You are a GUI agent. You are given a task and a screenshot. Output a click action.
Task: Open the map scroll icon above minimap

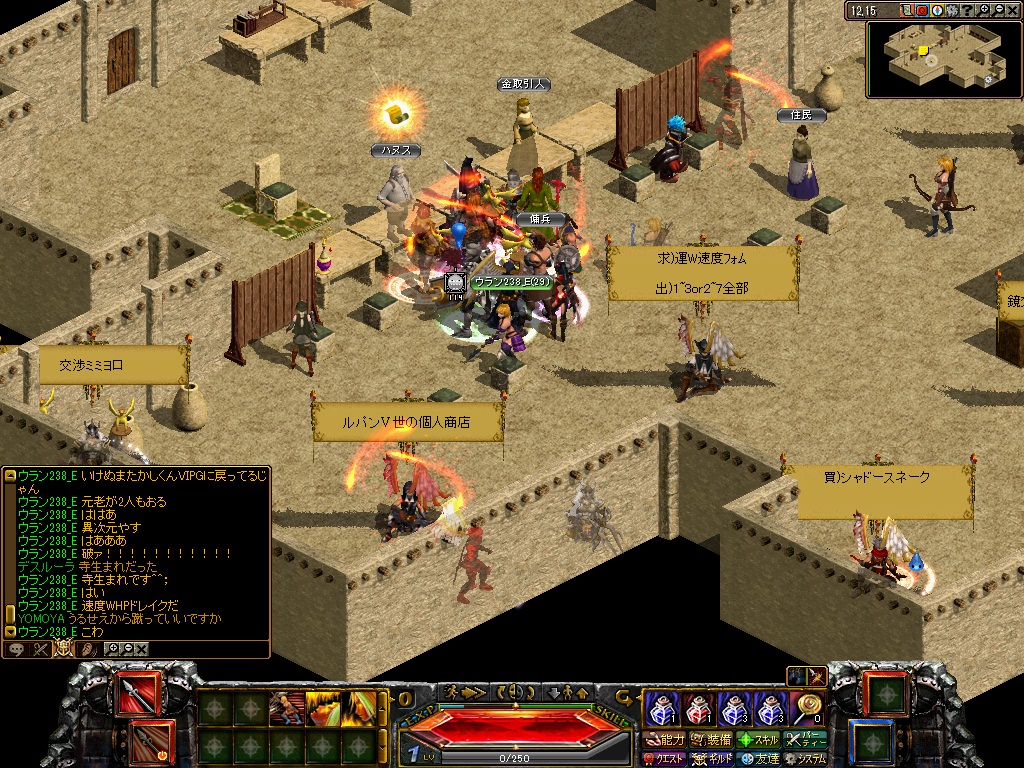pyautogui.click(x=906, y=11)
